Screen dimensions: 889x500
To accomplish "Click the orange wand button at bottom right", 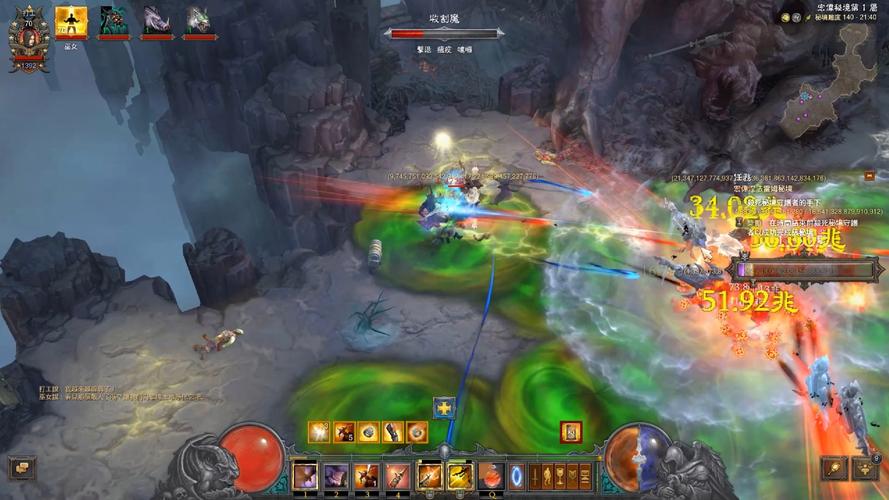I will pyautogui.click(x=834, y=467).
